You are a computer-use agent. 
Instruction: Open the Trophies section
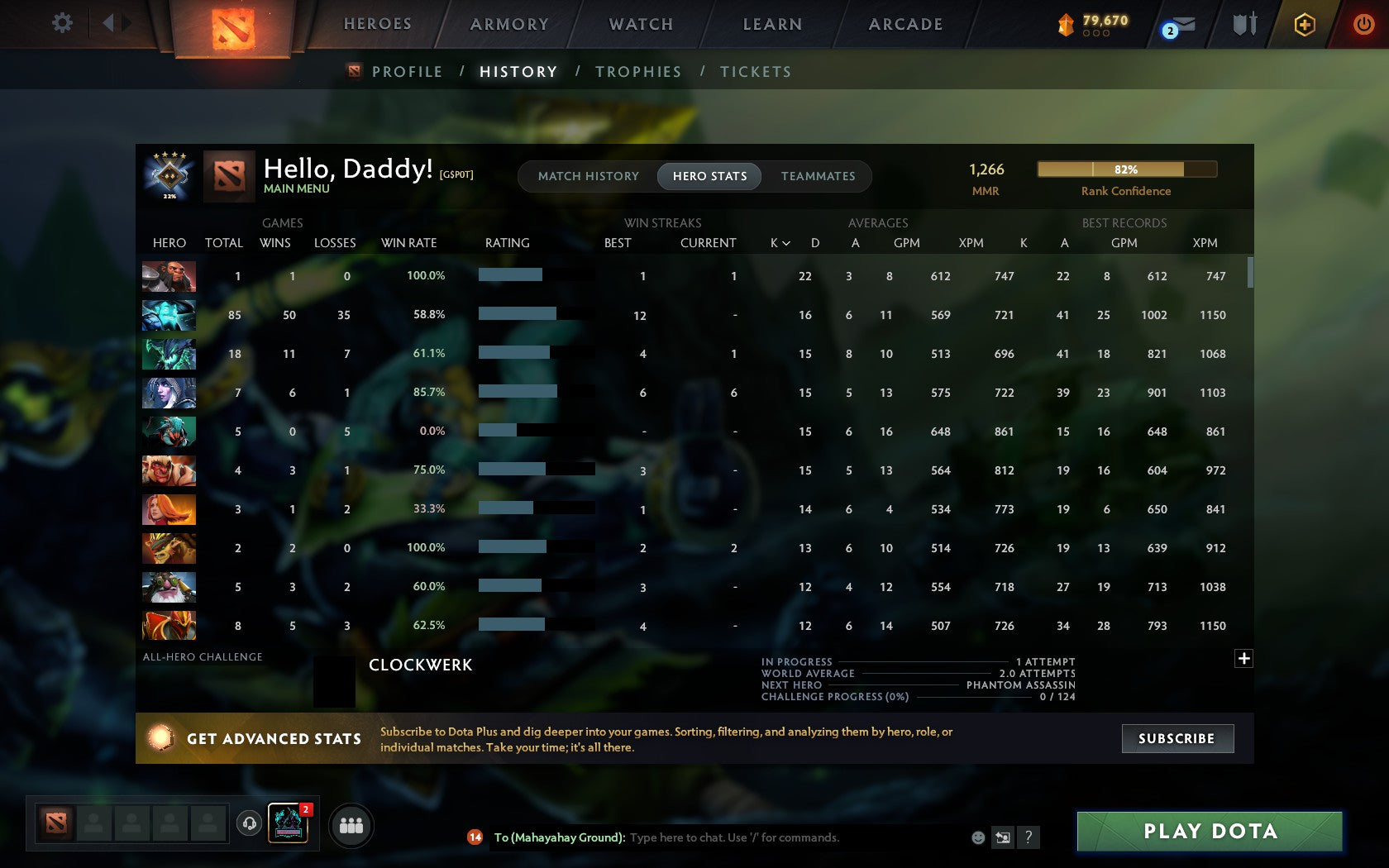[x=637, y=72]
